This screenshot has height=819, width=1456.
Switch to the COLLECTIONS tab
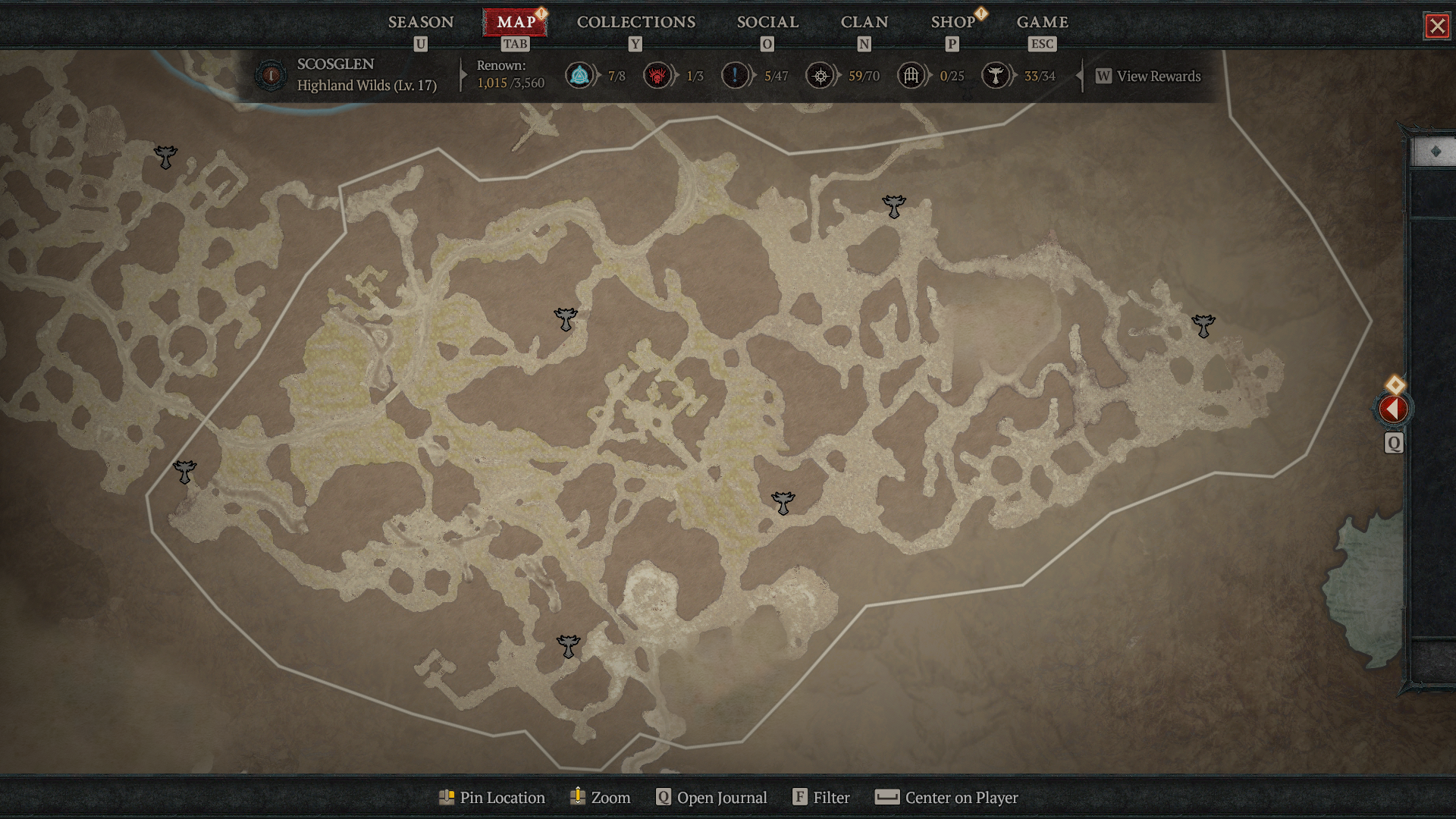click(635, 22)
